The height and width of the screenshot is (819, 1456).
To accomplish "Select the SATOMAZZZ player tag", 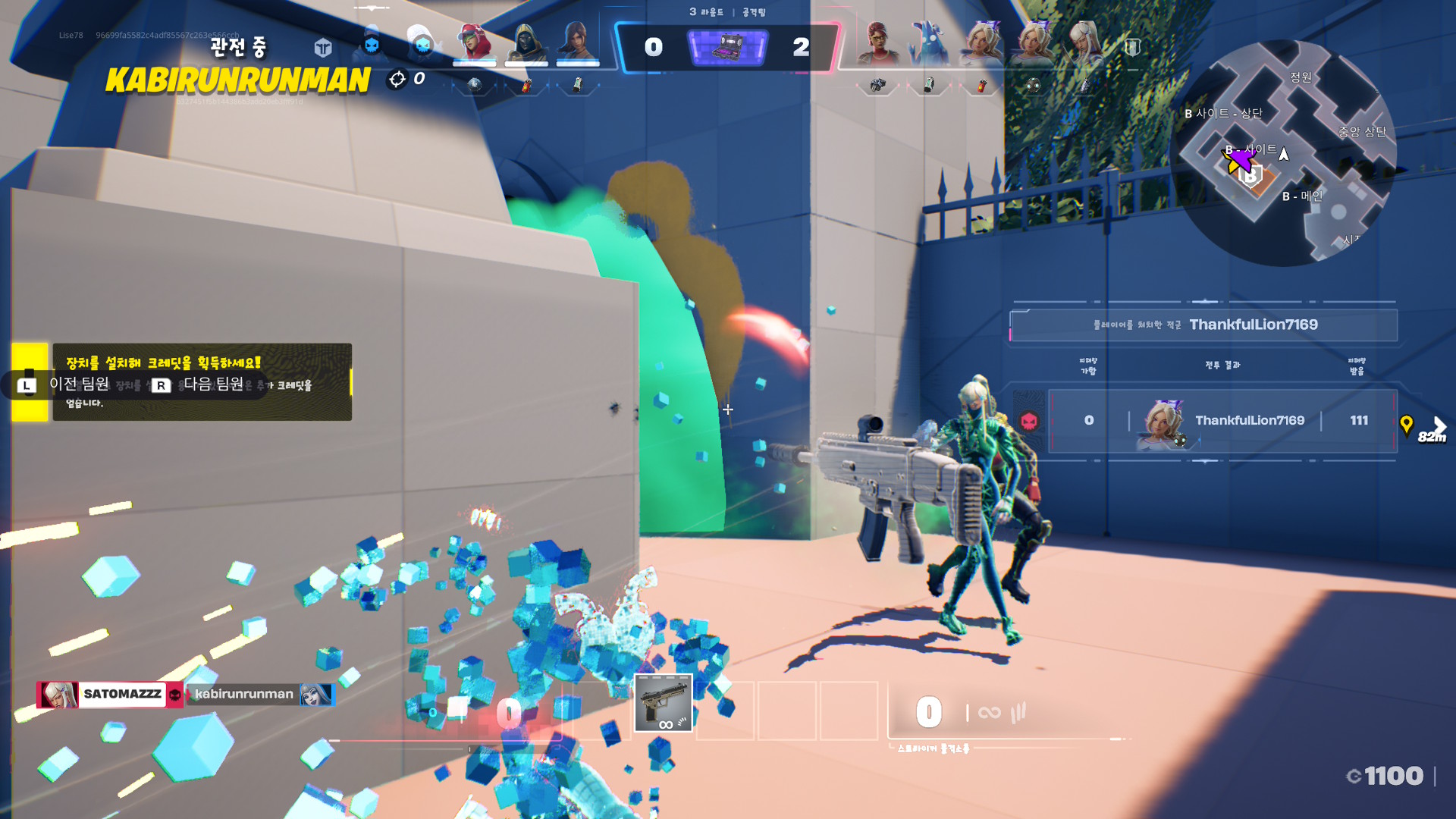I will click(x=121, y=694).
